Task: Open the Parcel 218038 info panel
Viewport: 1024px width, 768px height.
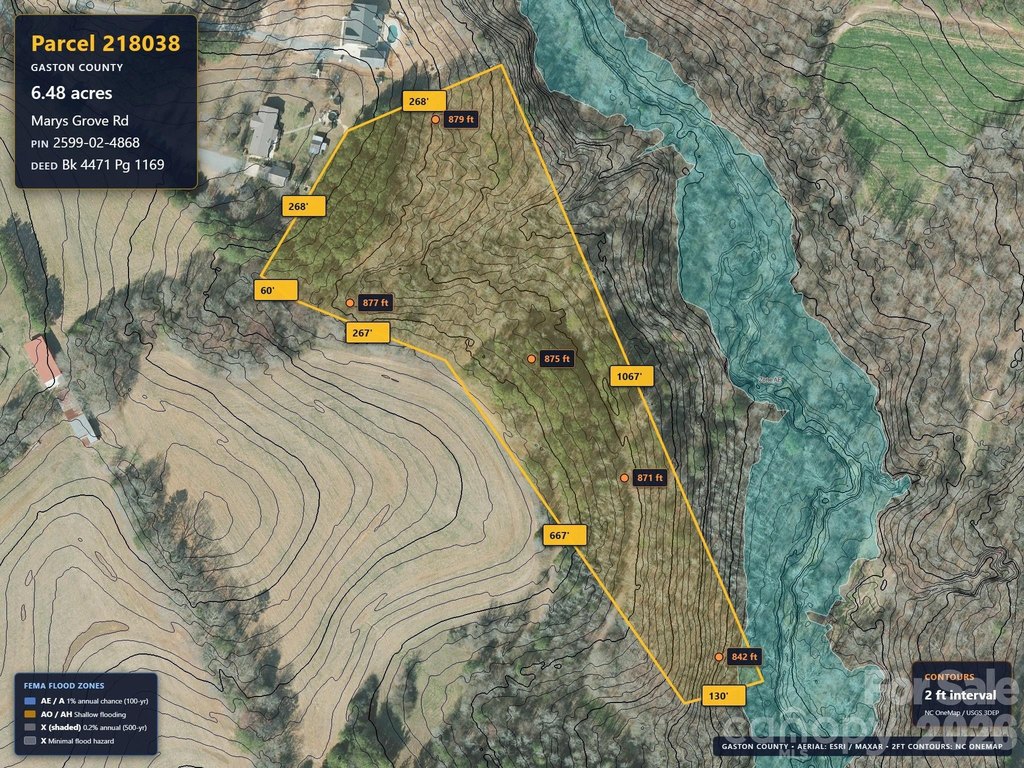Action: pyautogui.click(x=105, y=102)
